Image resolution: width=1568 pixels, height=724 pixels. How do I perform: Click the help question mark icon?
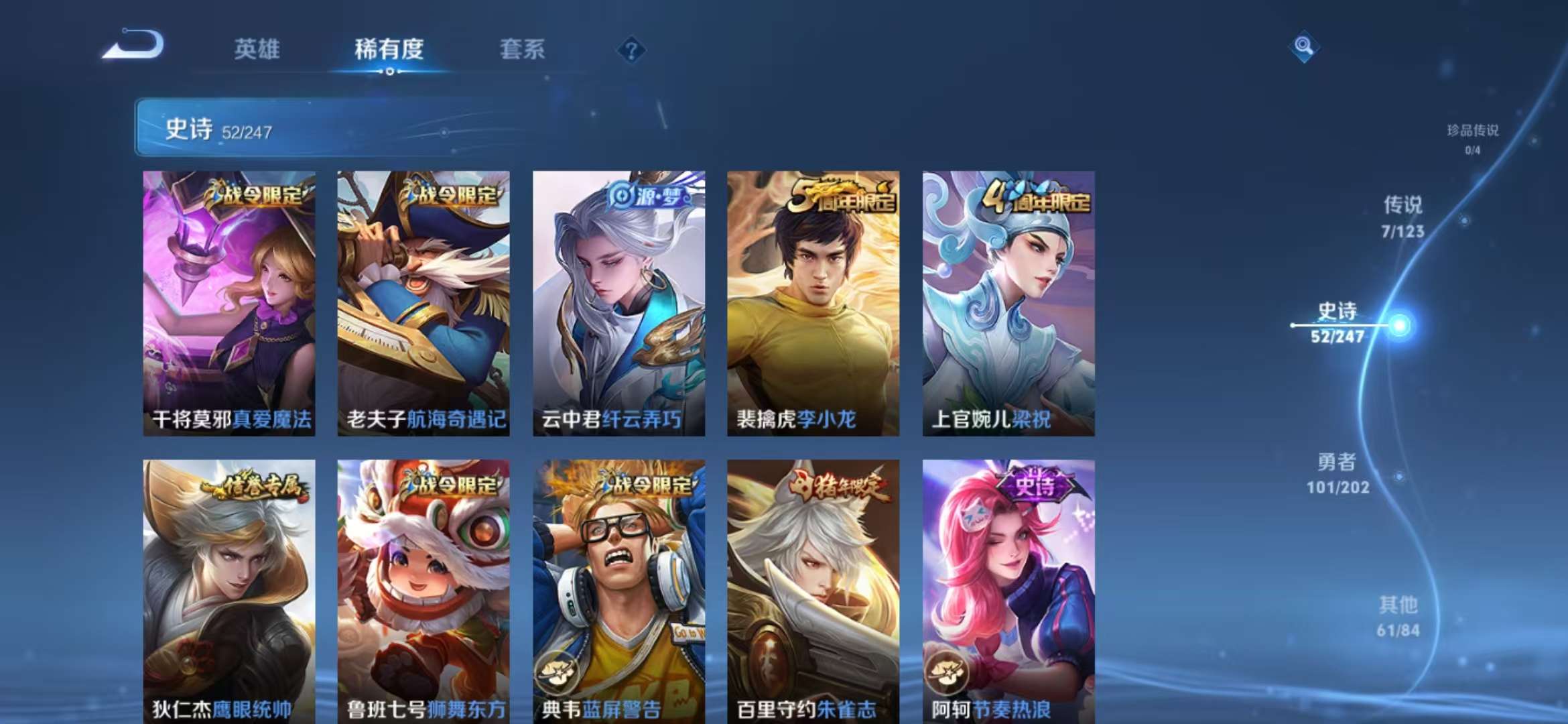(631, 50)
